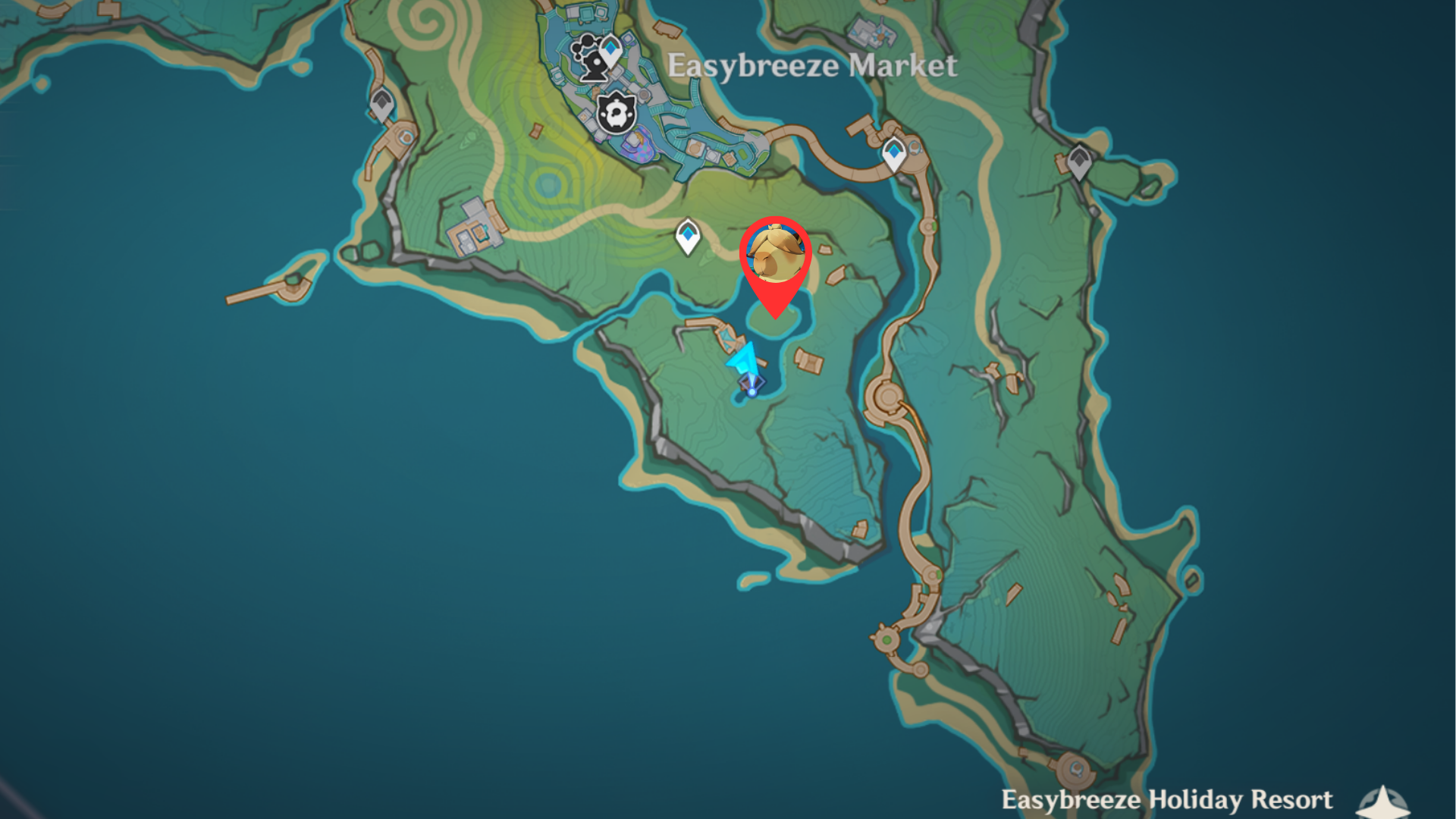Choose the locked gray waypoint on the eastern islet
This screenshot has width=1456, height=819.
[x=1079, y=162]
